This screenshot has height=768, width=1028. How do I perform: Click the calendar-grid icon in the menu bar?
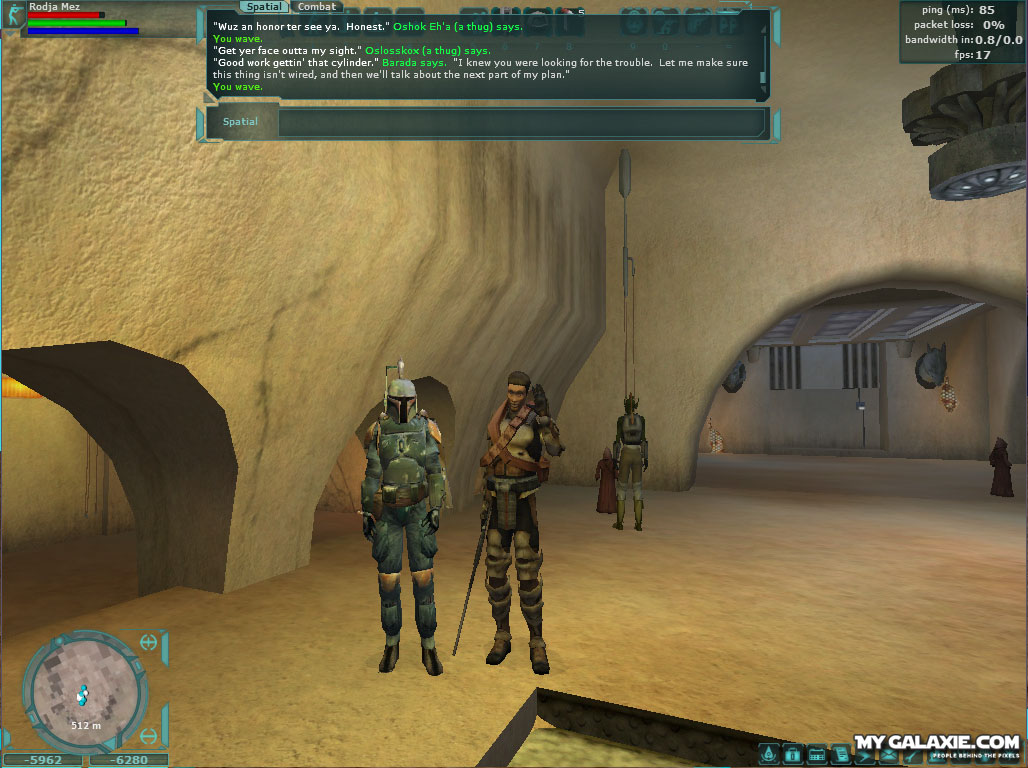(816, 754)
